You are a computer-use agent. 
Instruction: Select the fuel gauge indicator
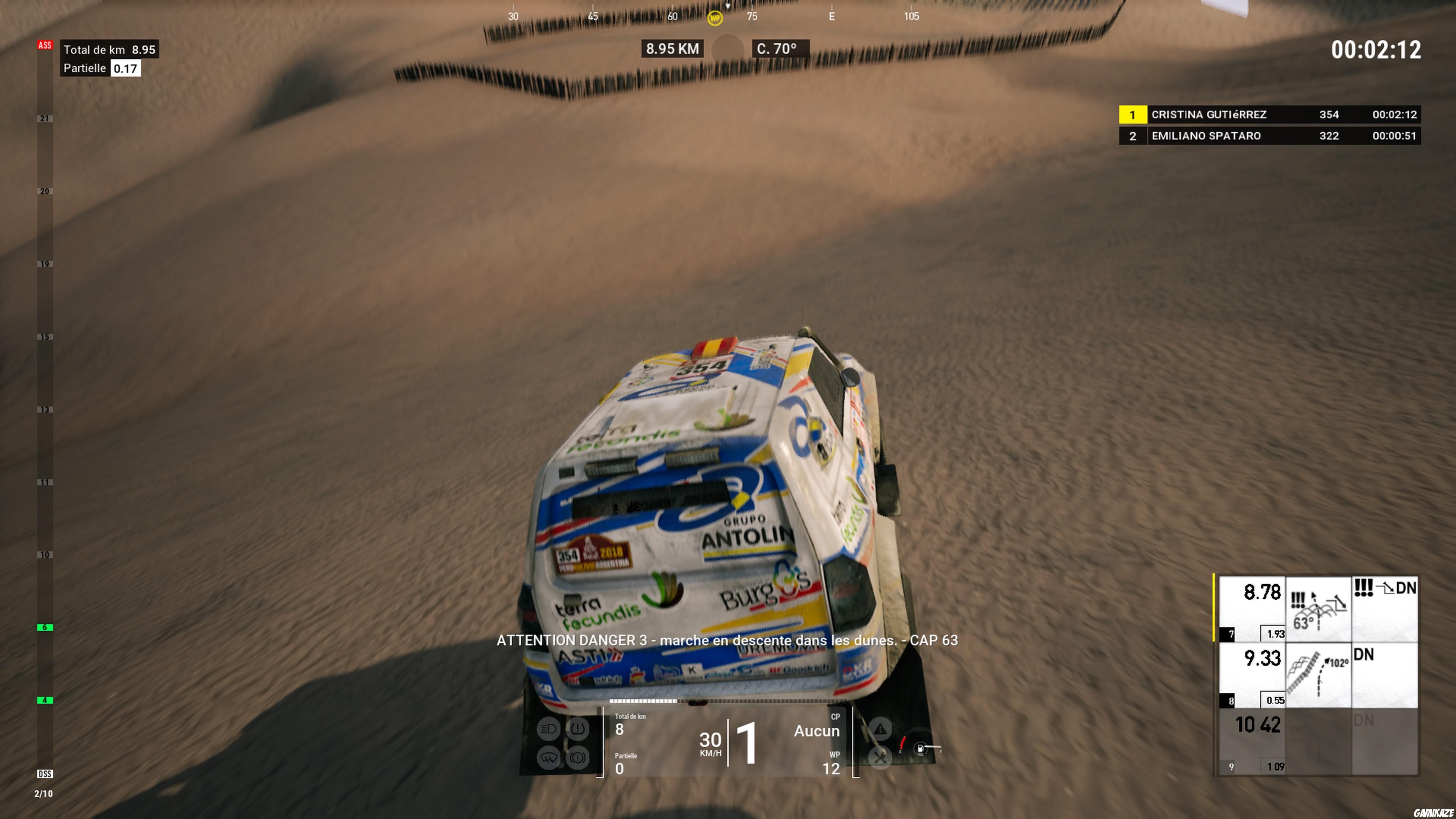tap(920, 748)
